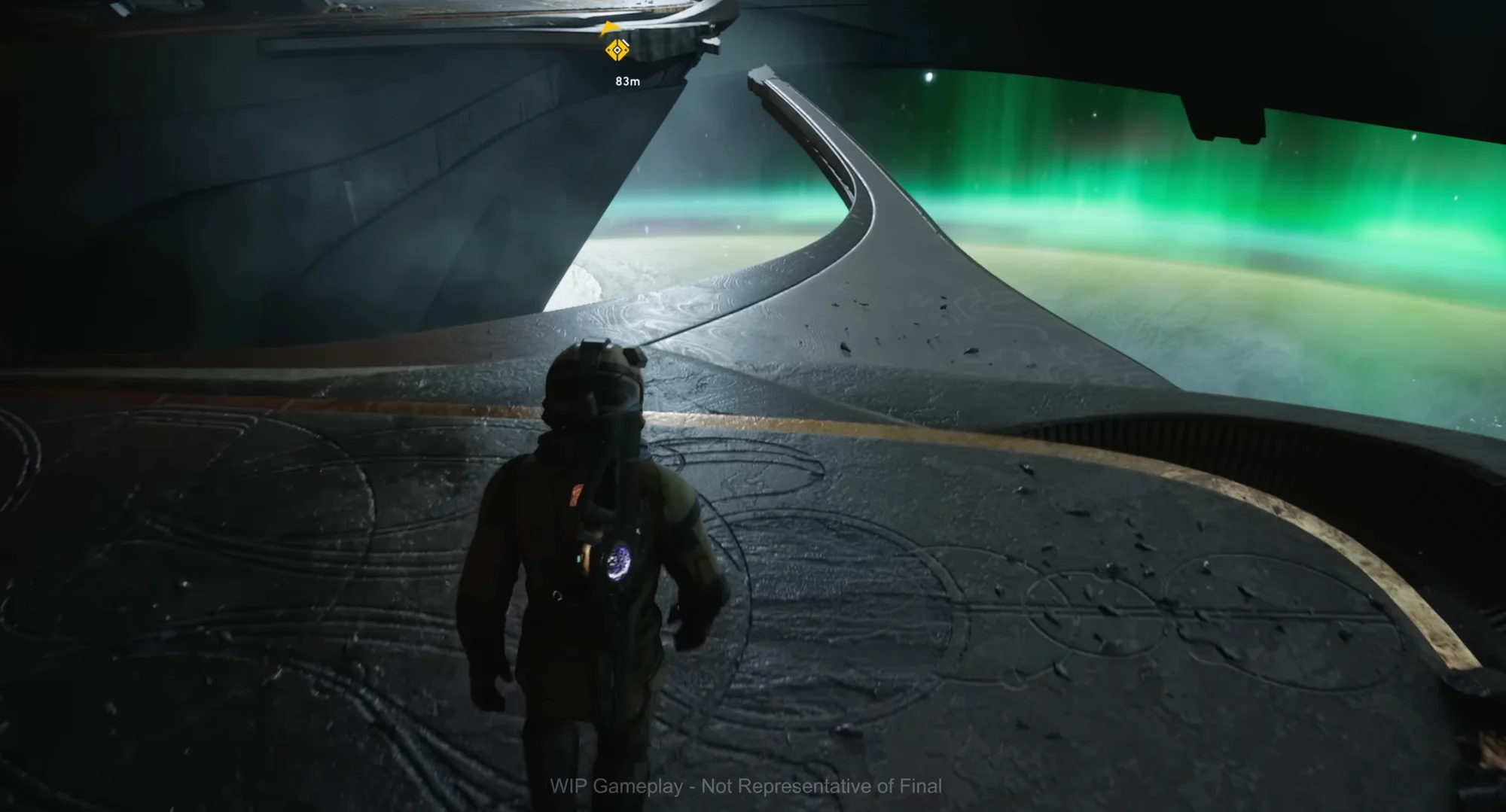1506x812 pixels.
Task: Click the small white tick beside the objective marker
Action: 624,43
